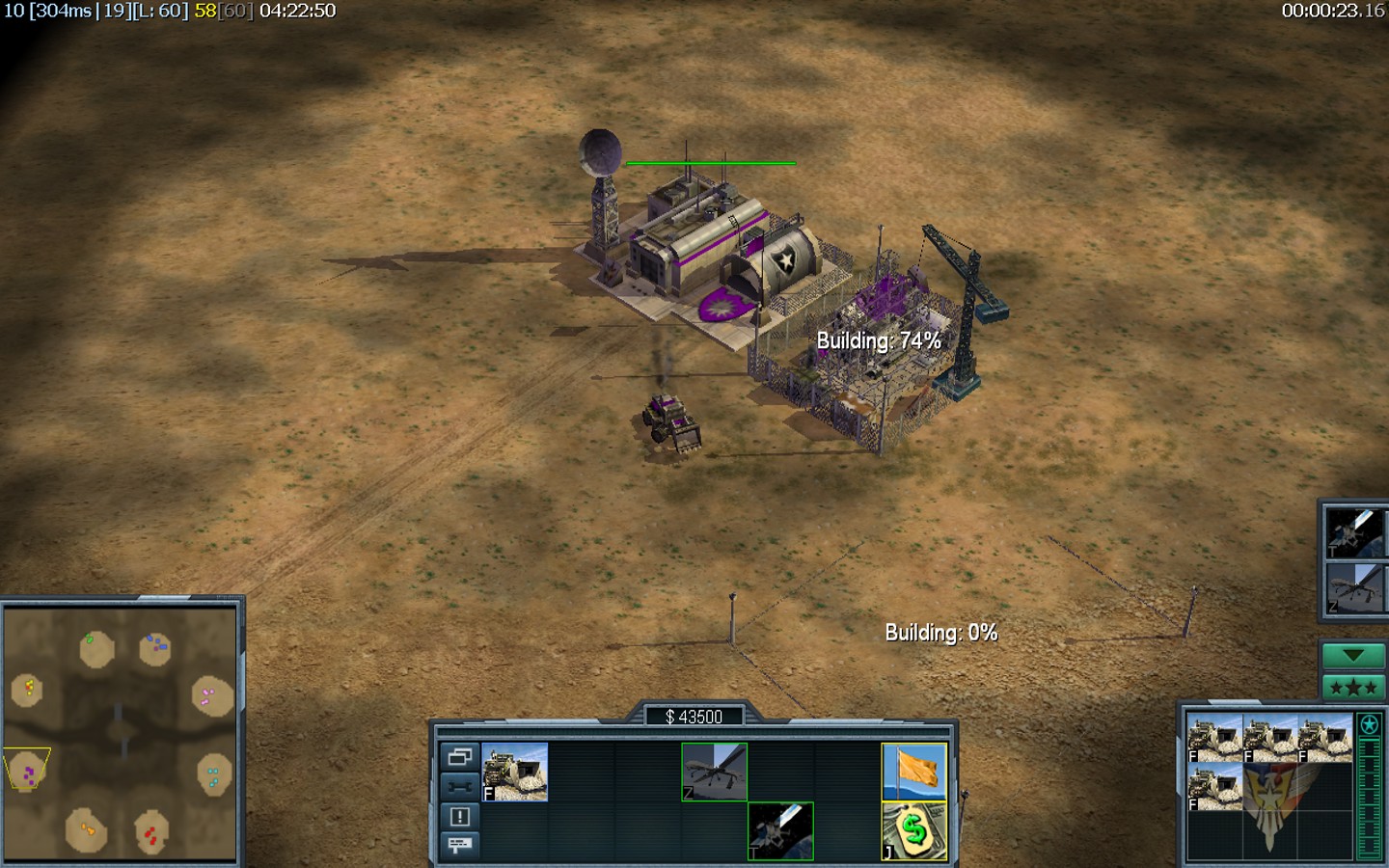This screenshot has width=1389, height=868.
Task: Click the exclamation mark button
Action: [x=459, y=816]
